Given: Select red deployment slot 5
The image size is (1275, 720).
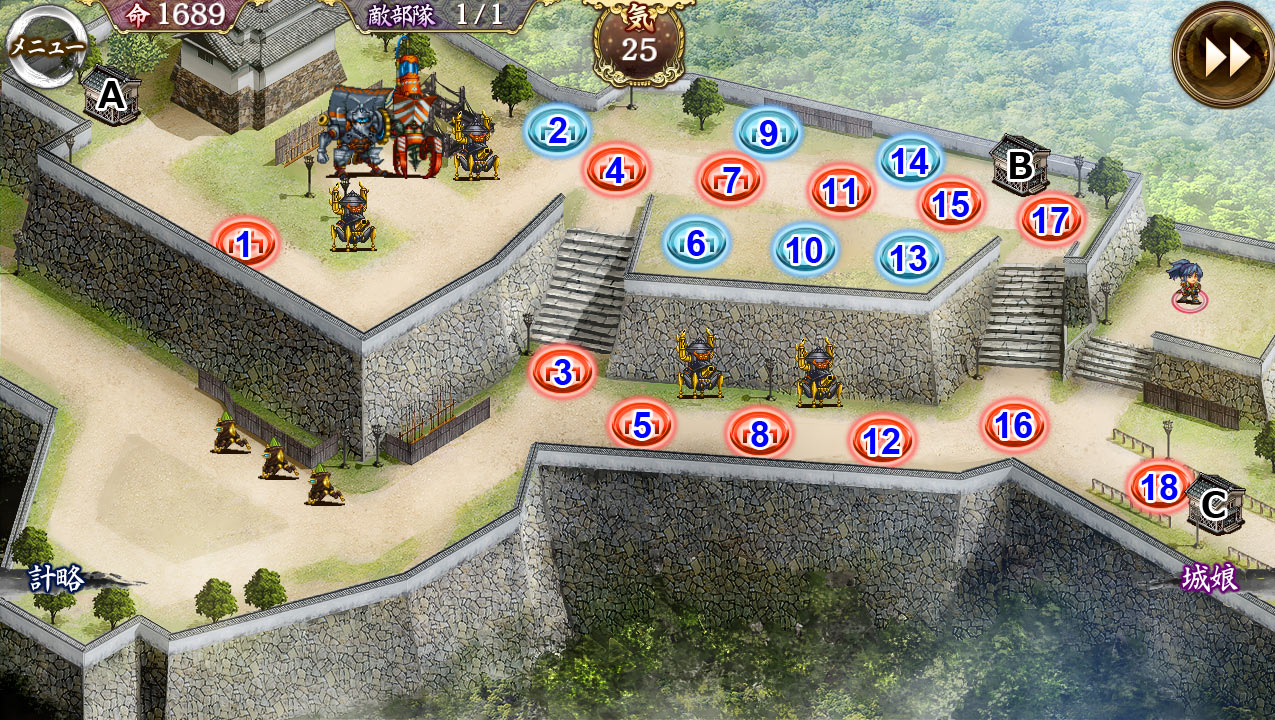Looking at the screenshot, I should coord(642,426).
